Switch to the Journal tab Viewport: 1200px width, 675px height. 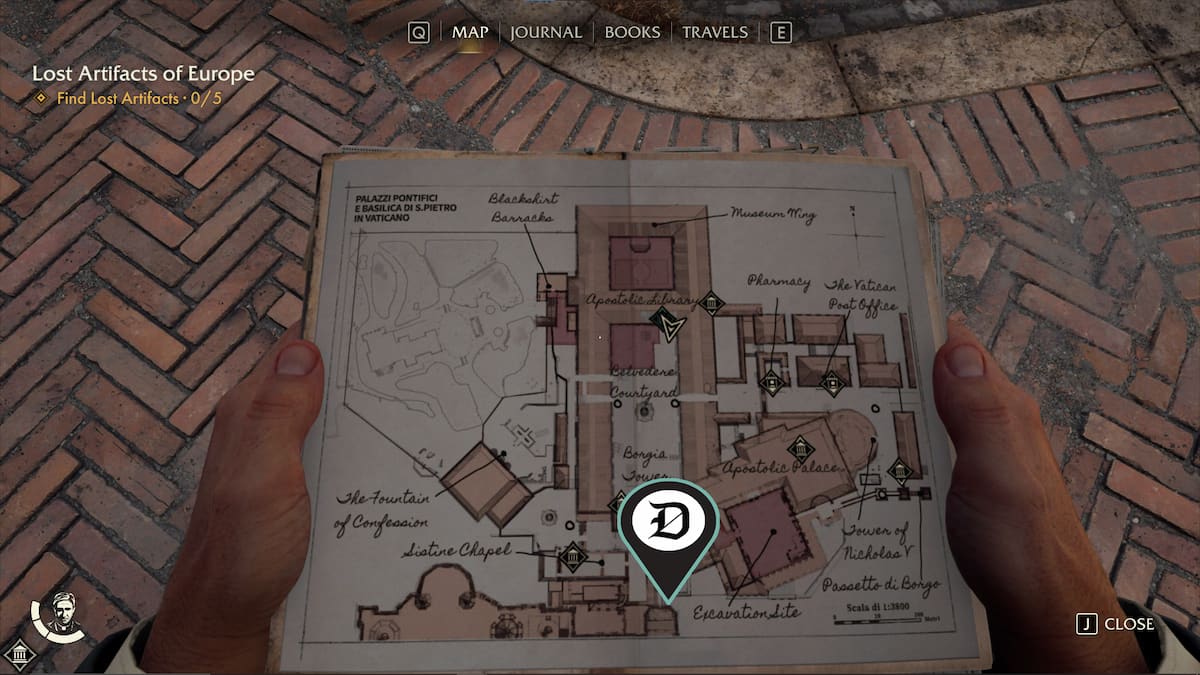[545, 32]
